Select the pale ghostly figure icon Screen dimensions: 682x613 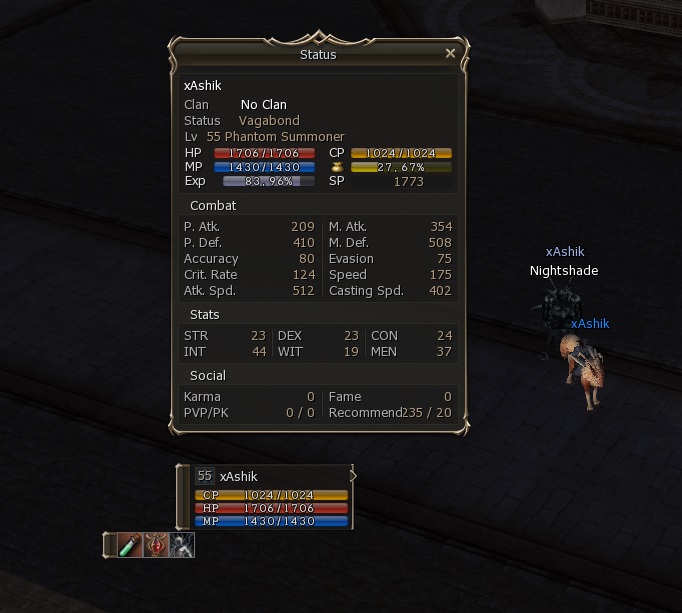[x=182, y=545]
